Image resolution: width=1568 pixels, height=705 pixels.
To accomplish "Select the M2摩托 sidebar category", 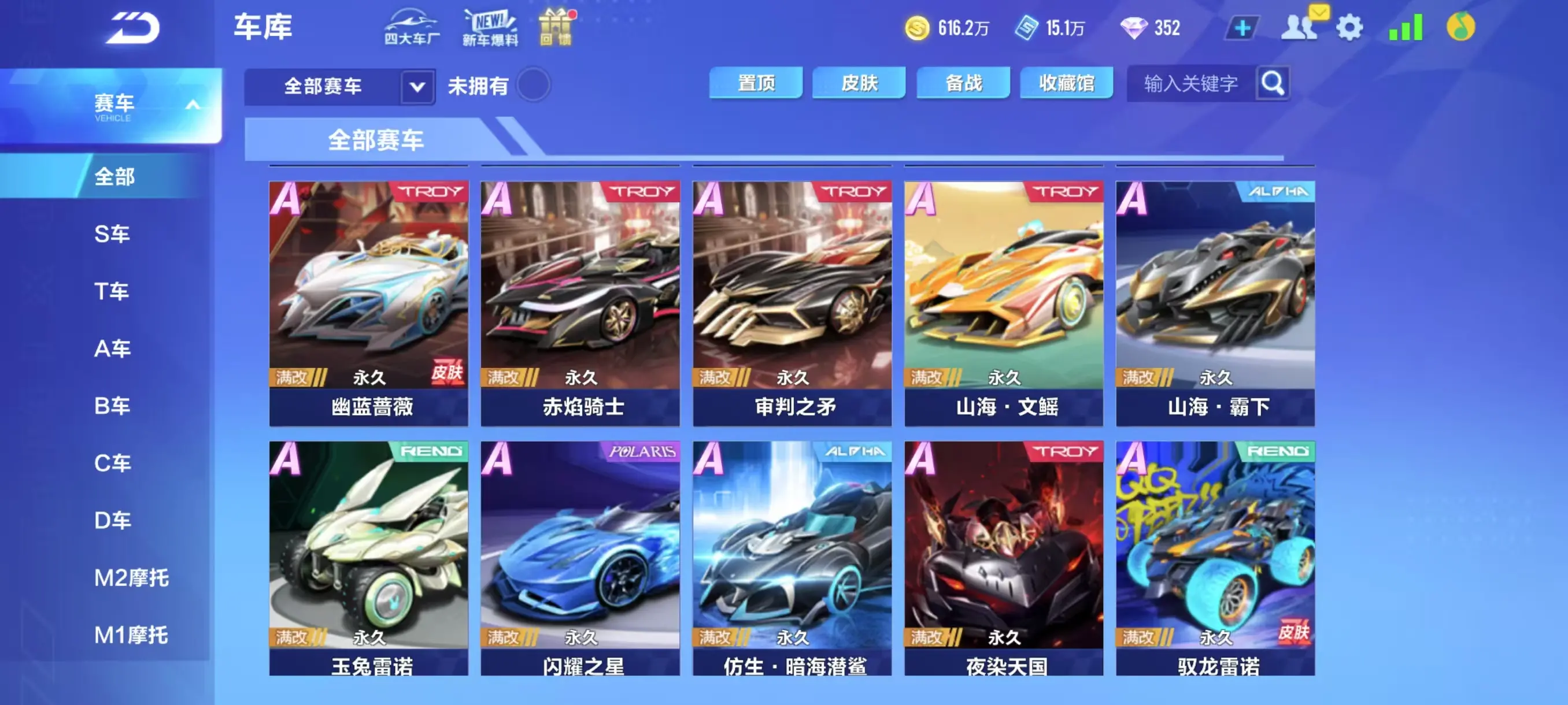I will tap(131, 578).
